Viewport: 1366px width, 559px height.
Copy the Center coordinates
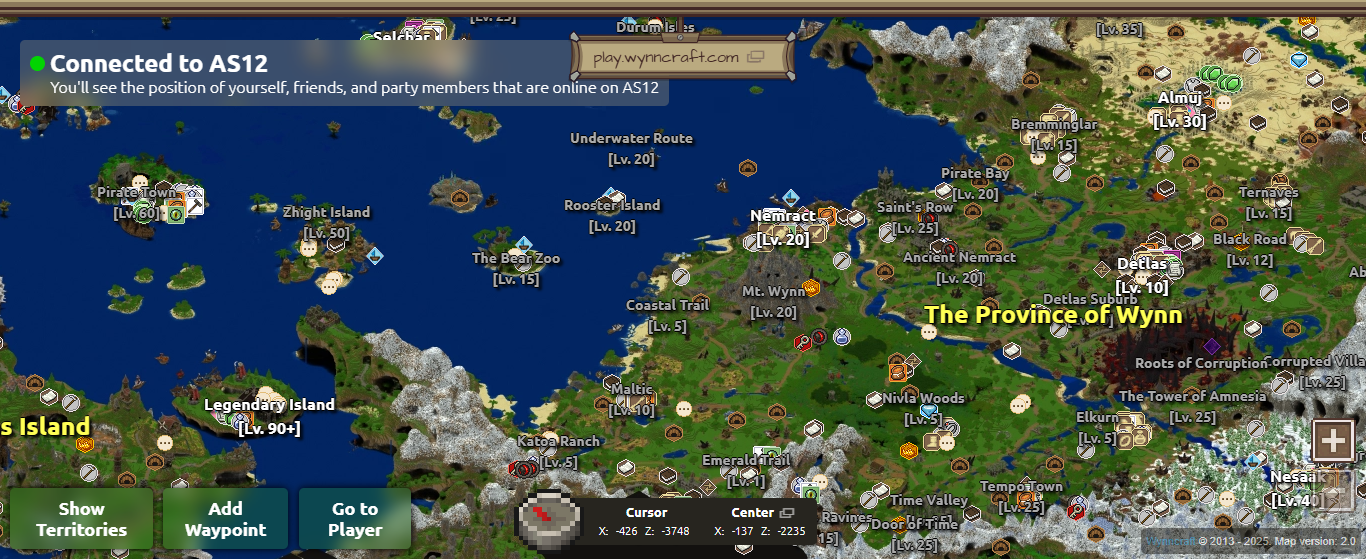[787, 513]
